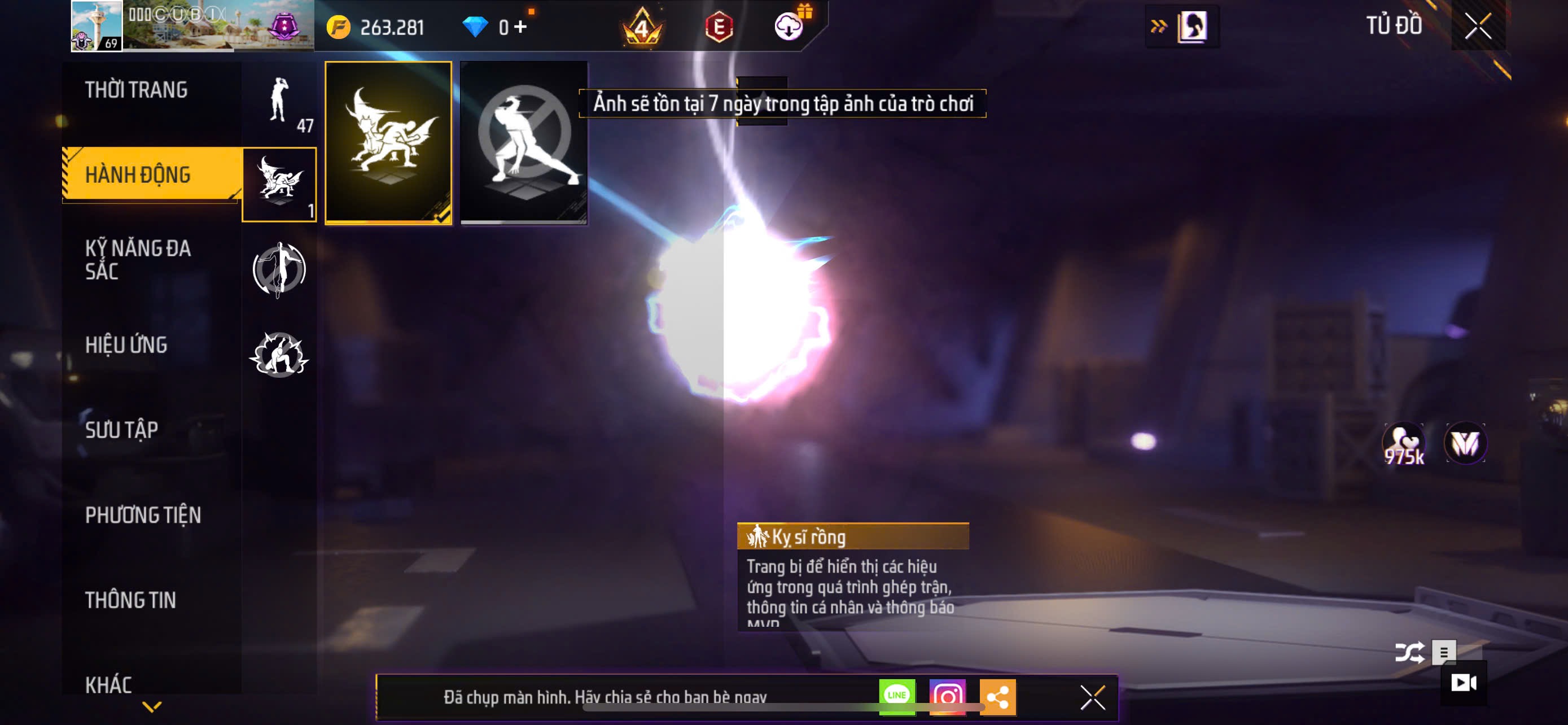Viewport: 1568px width, 725px height.
Task: Share the screenshot via LINE
Action: pyautogui.click(x=897, y=696)
